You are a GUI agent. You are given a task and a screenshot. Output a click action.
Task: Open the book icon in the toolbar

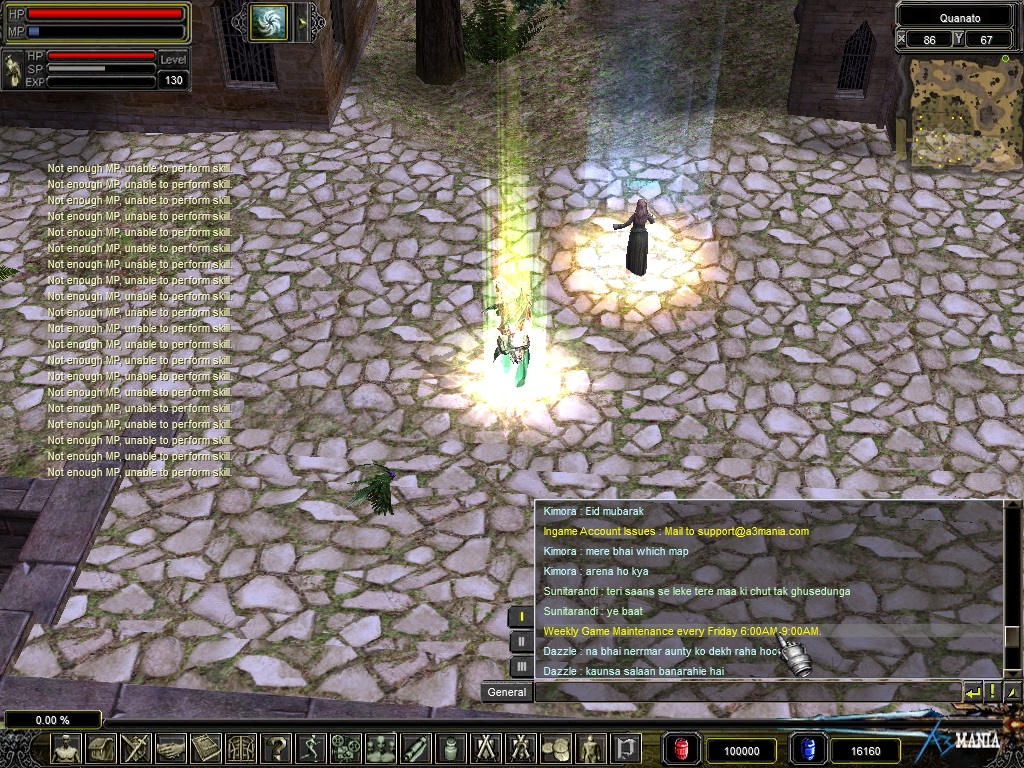pyautogui.click(x=206, y=748)
